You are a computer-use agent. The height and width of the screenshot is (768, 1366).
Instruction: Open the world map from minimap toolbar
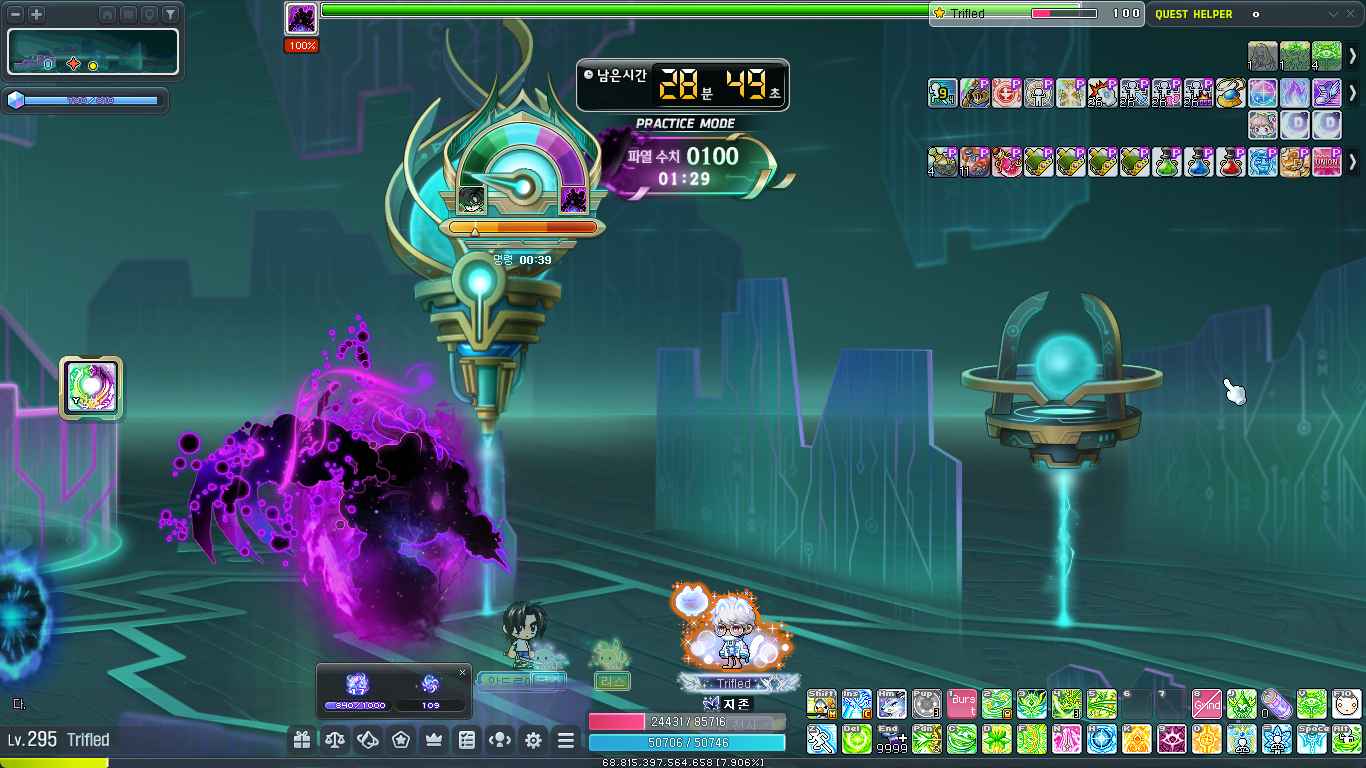[x=128, y=15]
